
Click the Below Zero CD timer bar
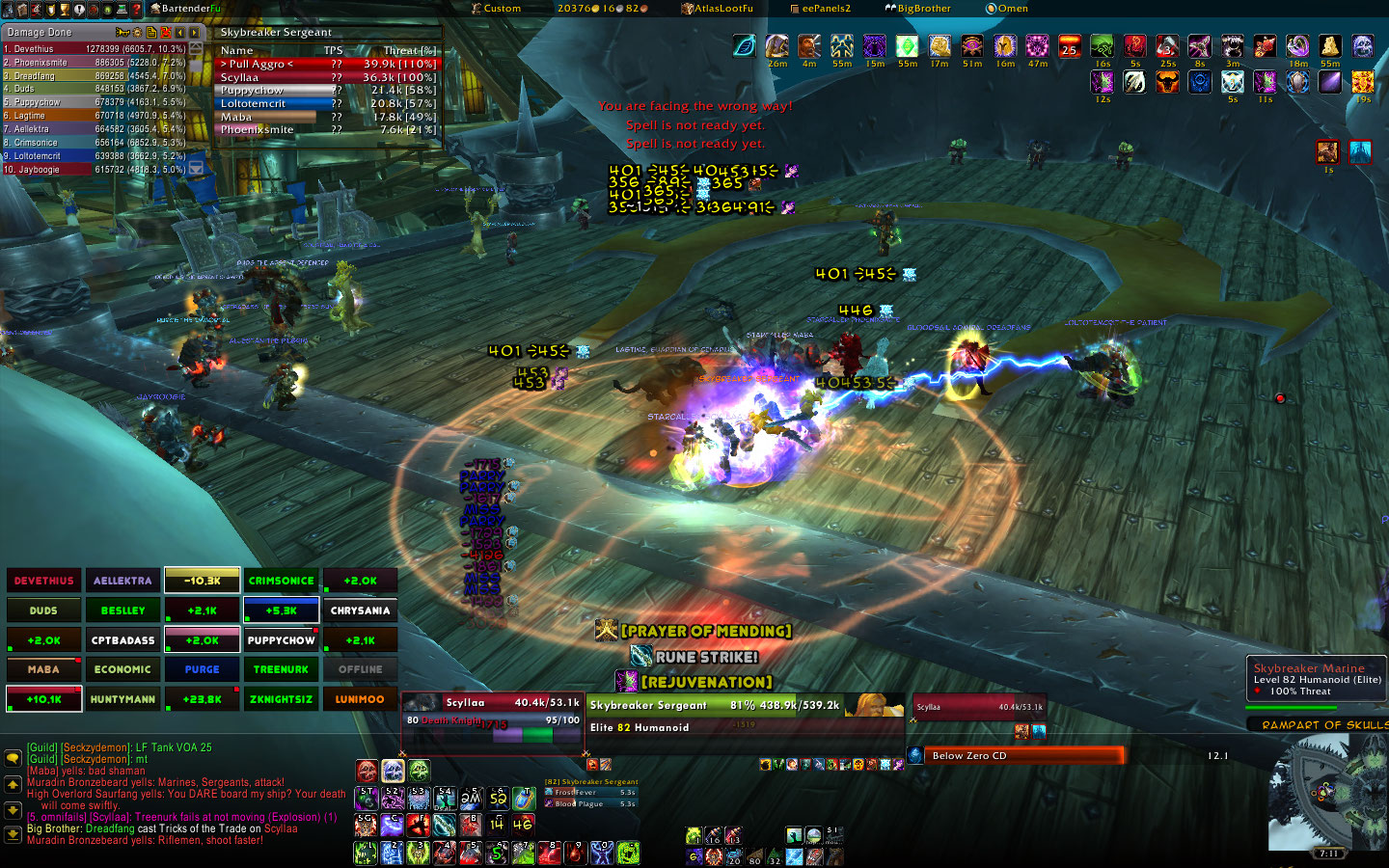click(x=1024, y=755)
